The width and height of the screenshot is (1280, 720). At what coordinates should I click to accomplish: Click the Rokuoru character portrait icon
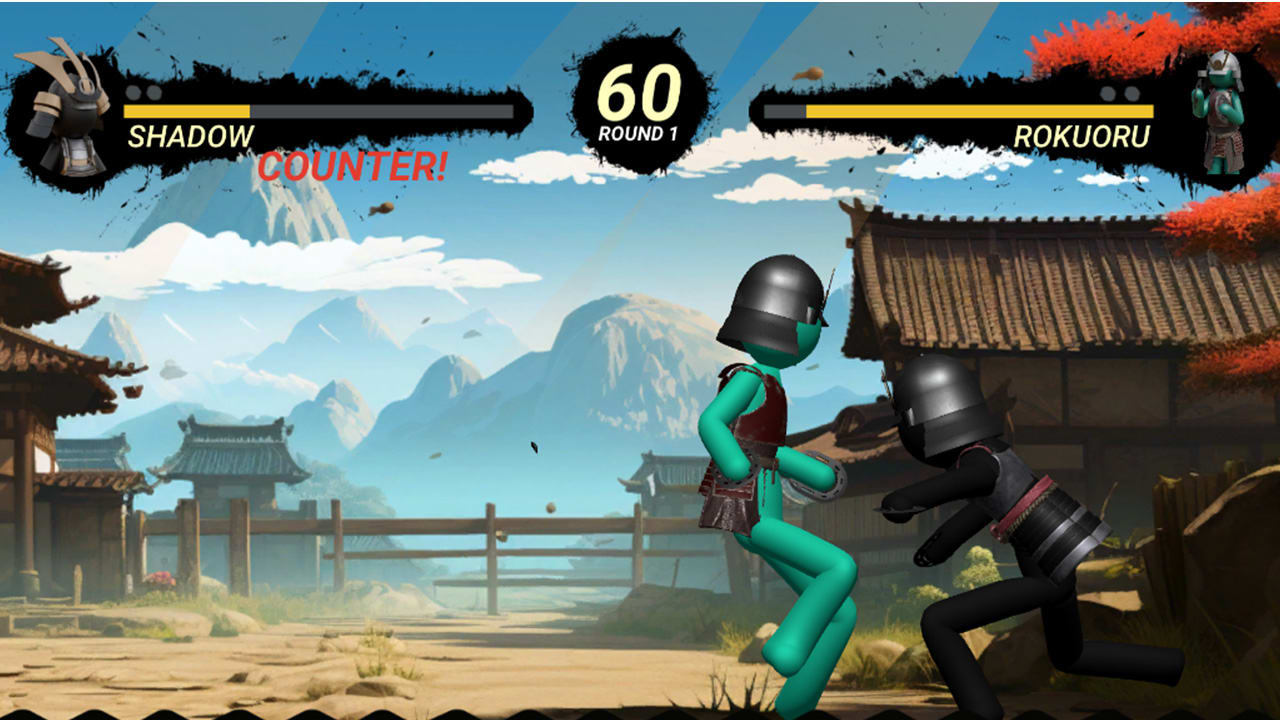click(x=1218, y=110)
